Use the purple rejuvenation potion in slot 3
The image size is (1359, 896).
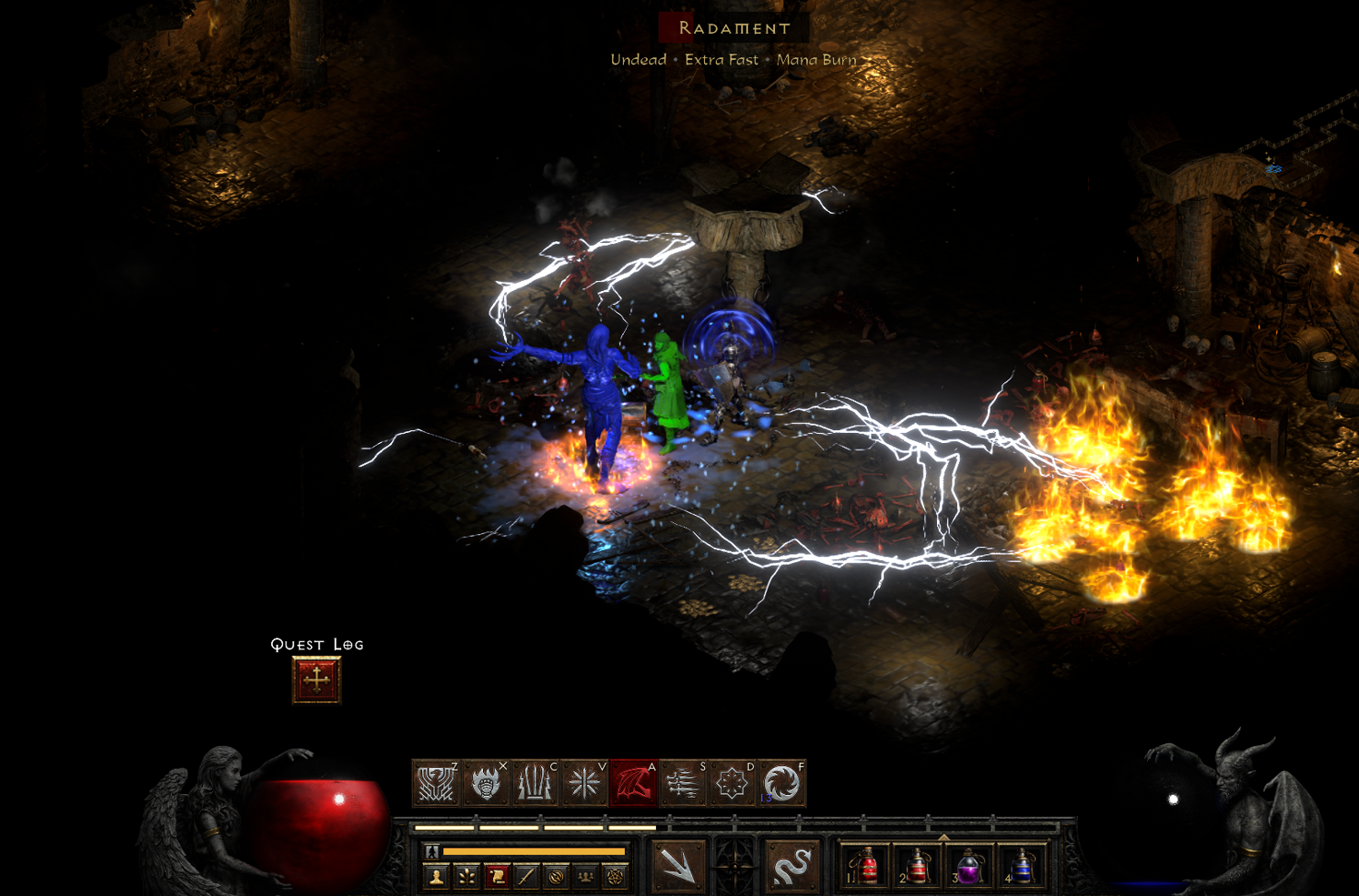coord(969,866)
